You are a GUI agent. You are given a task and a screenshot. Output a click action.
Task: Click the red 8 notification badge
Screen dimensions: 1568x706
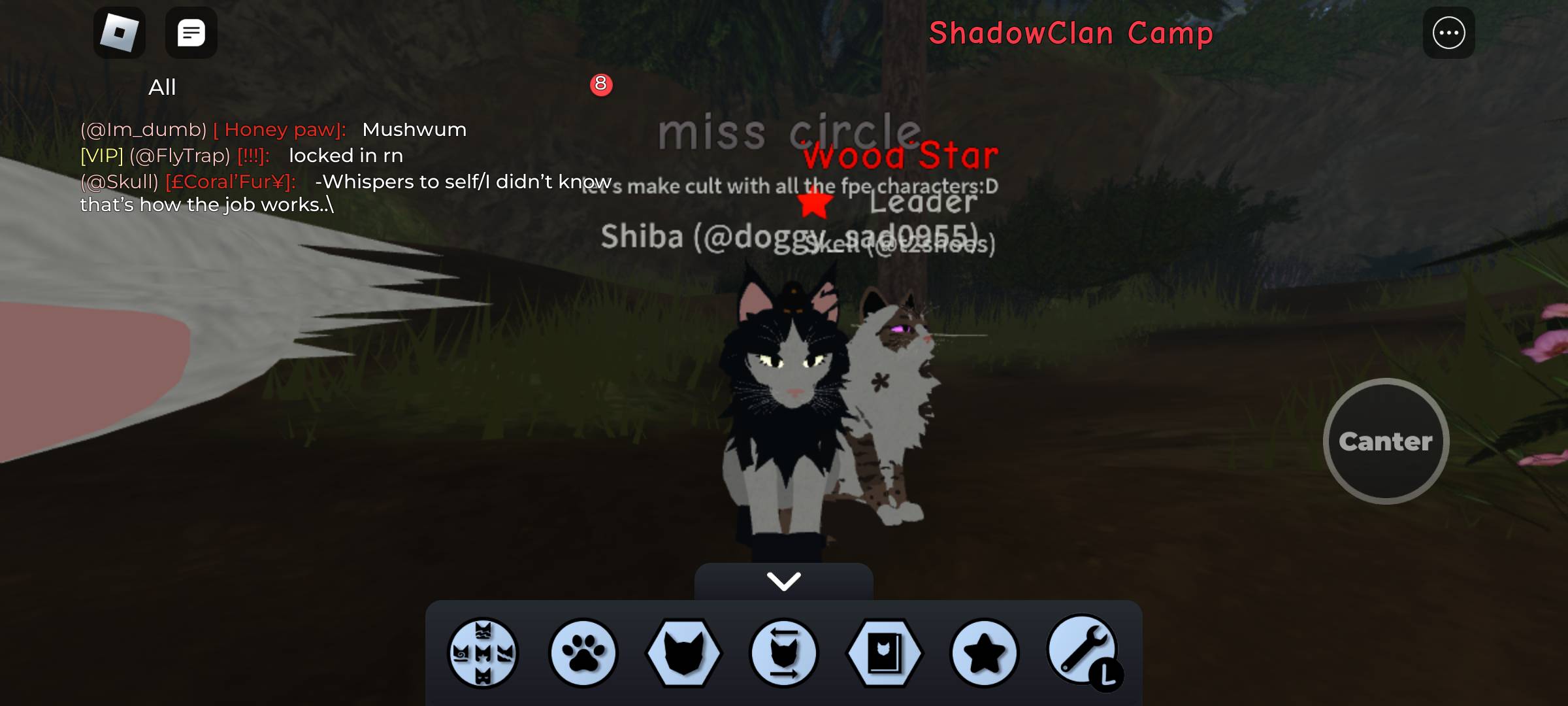tap(601, 84)
